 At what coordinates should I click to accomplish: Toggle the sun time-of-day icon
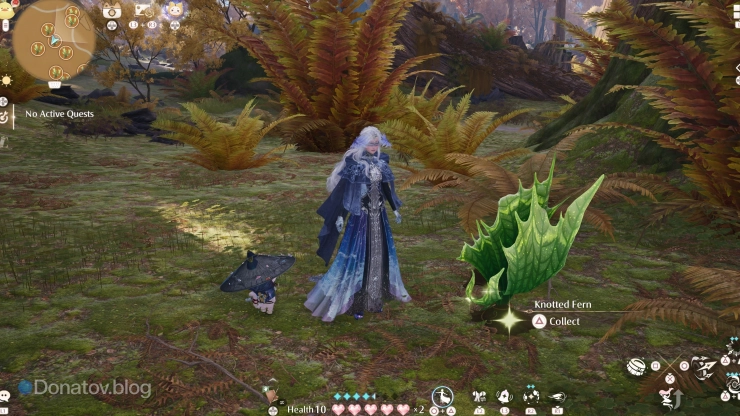point(5,81)
